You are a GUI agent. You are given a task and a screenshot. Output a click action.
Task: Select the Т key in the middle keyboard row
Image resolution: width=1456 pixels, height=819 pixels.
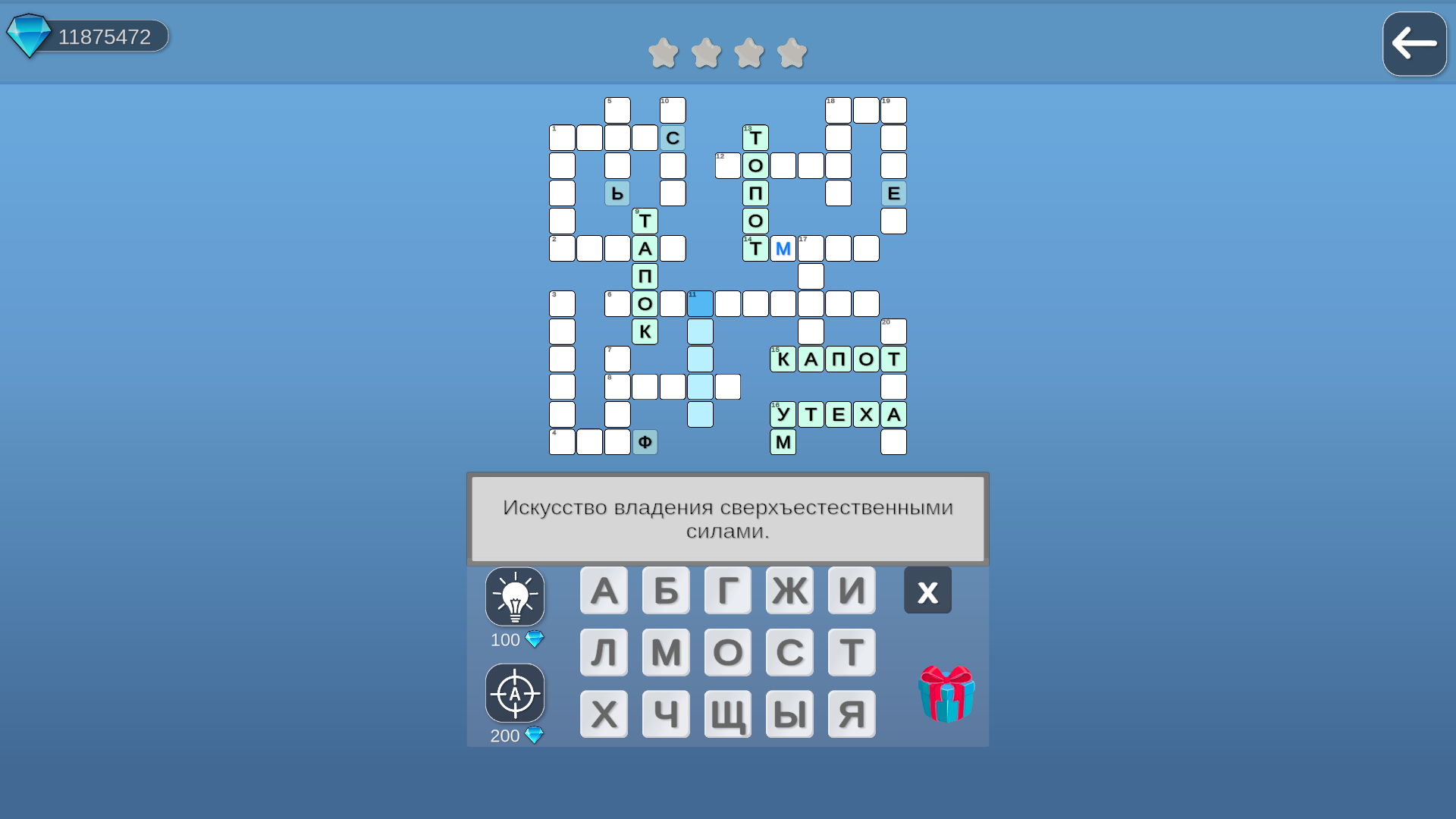pos(852,652)
